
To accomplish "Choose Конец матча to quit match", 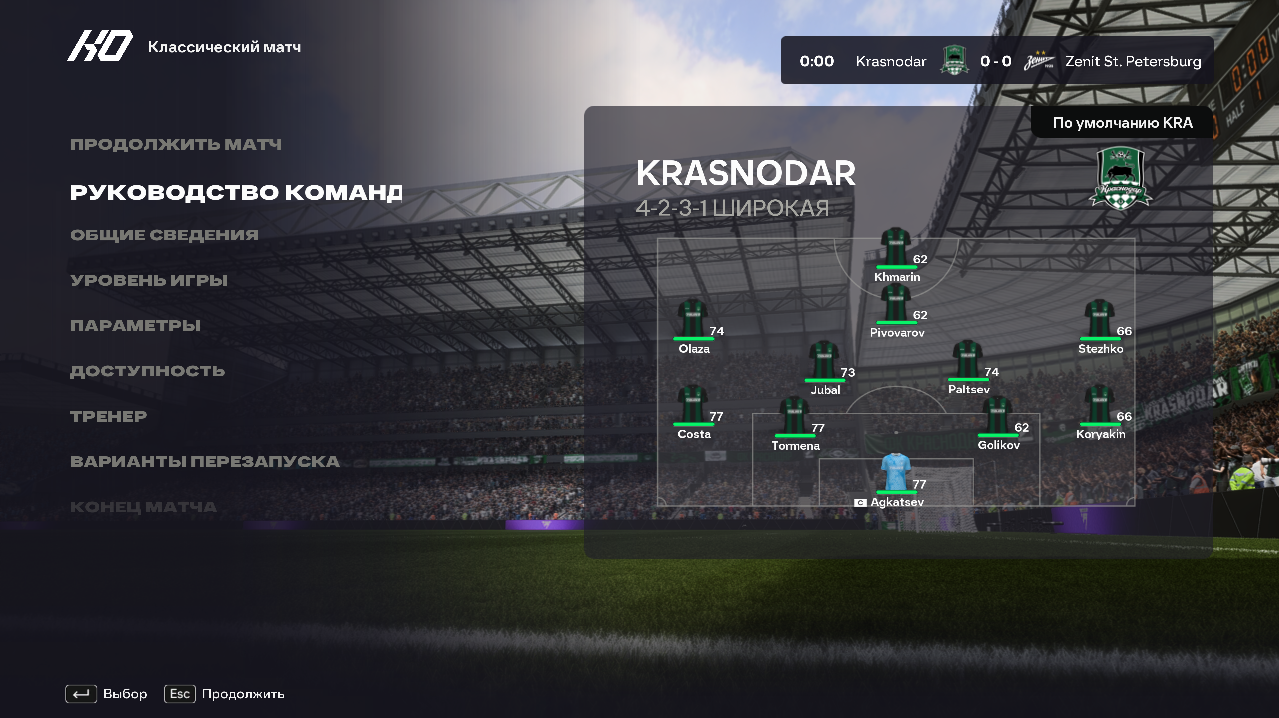I will coord(143,507).
